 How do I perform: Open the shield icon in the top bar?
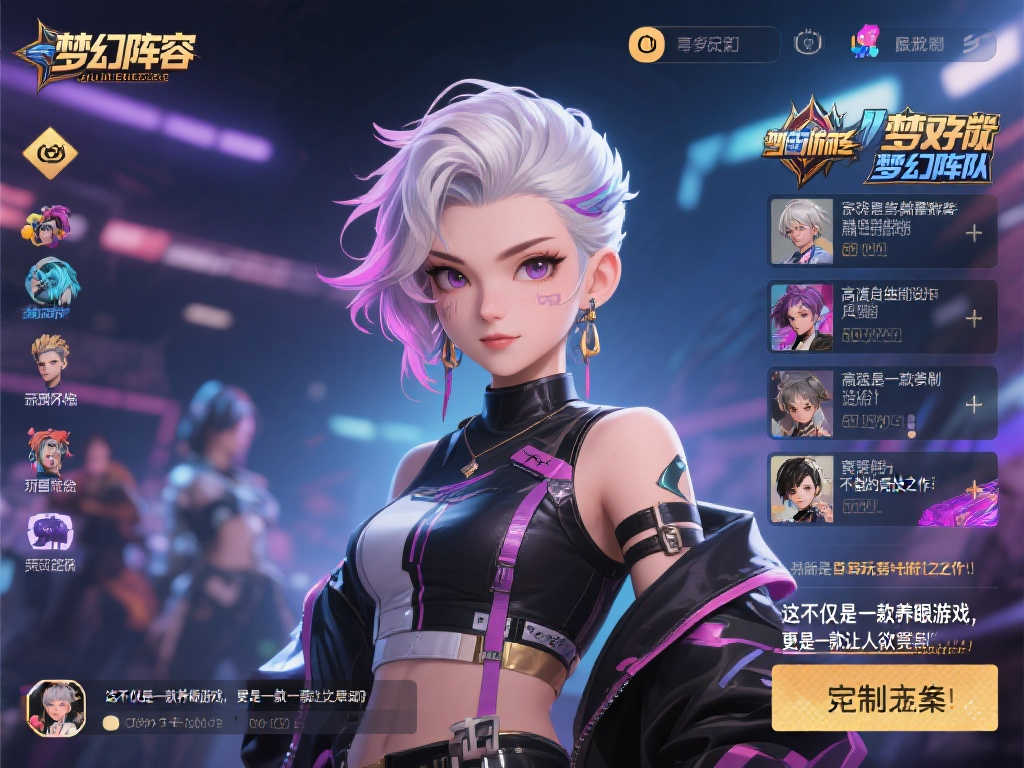807,44
